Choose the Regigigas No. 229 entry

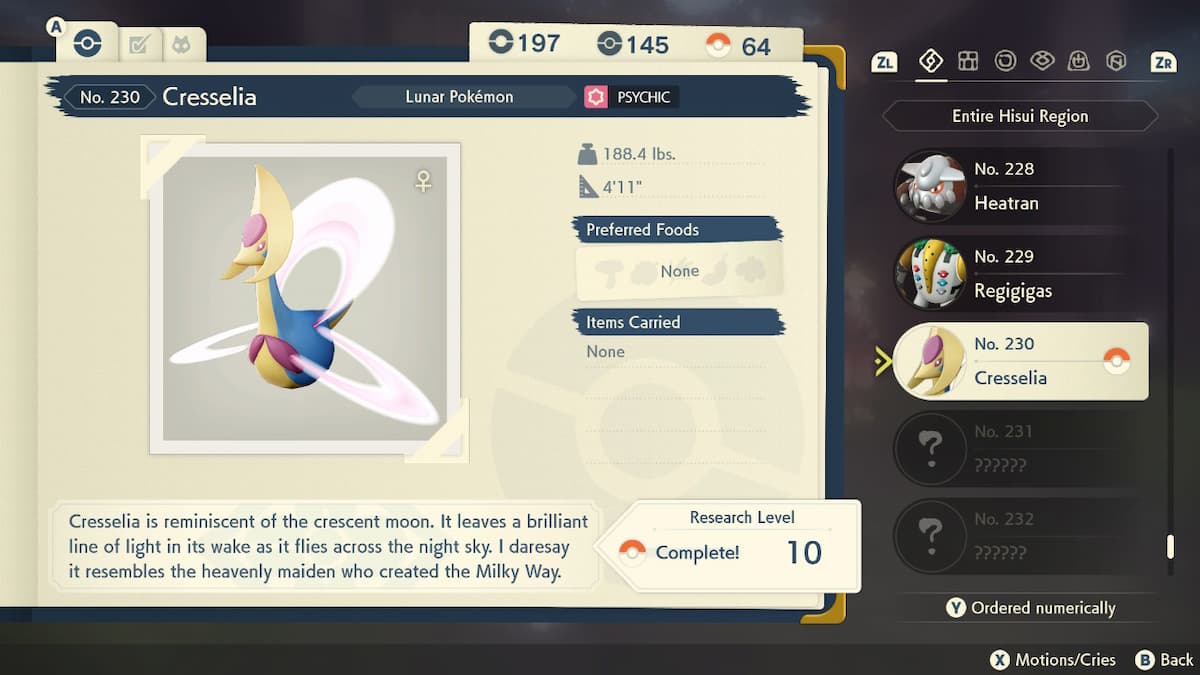(x=1018, y=274)
